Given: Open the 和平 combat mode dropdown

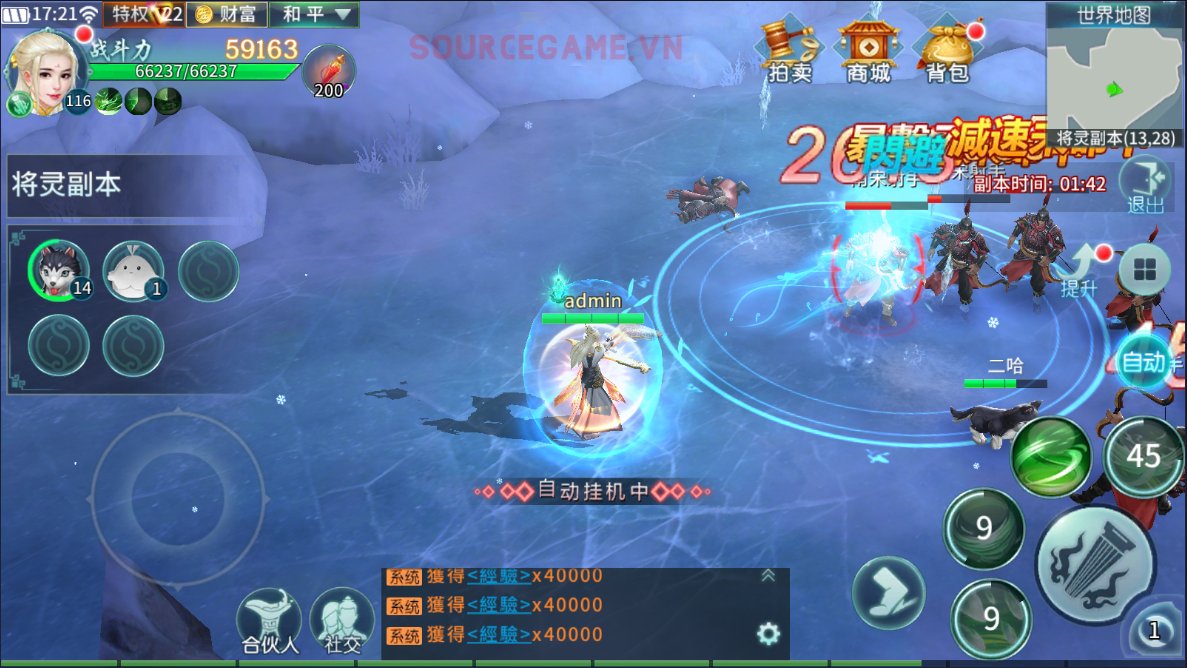Looking at the screenshot, I should point(316,14).
